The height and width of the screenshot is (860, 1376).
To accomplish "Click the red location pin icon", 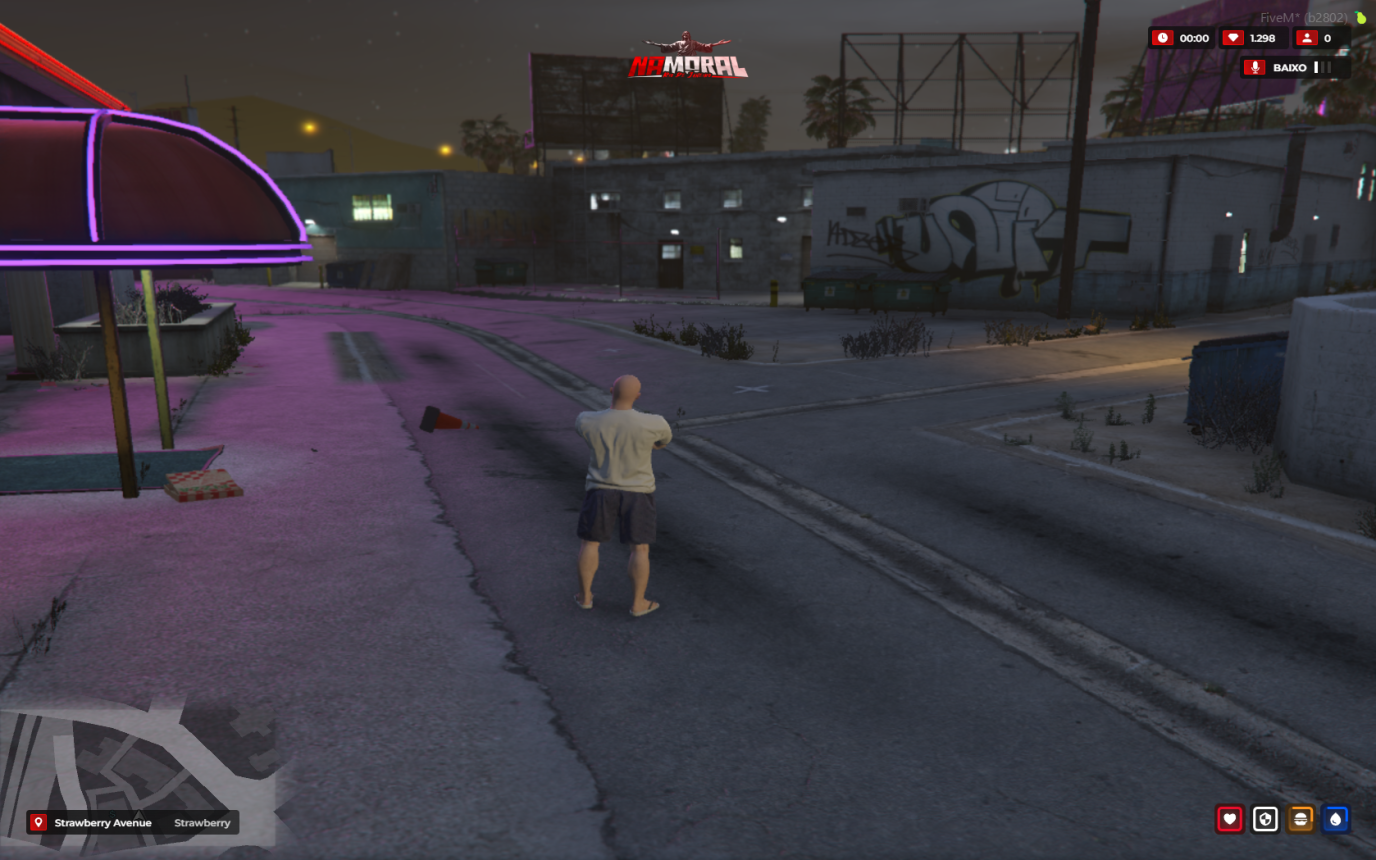I will tap(39, 823).
